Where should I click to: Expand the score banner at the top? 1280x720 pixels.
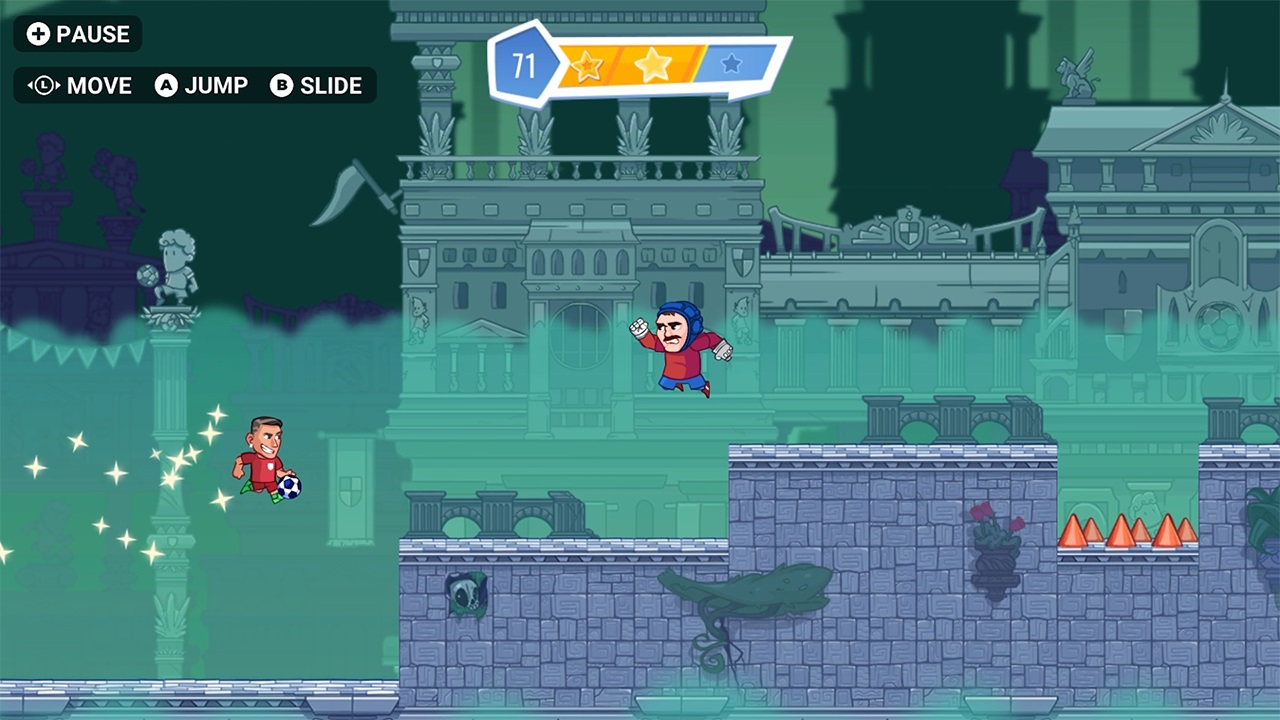point(640,67)
